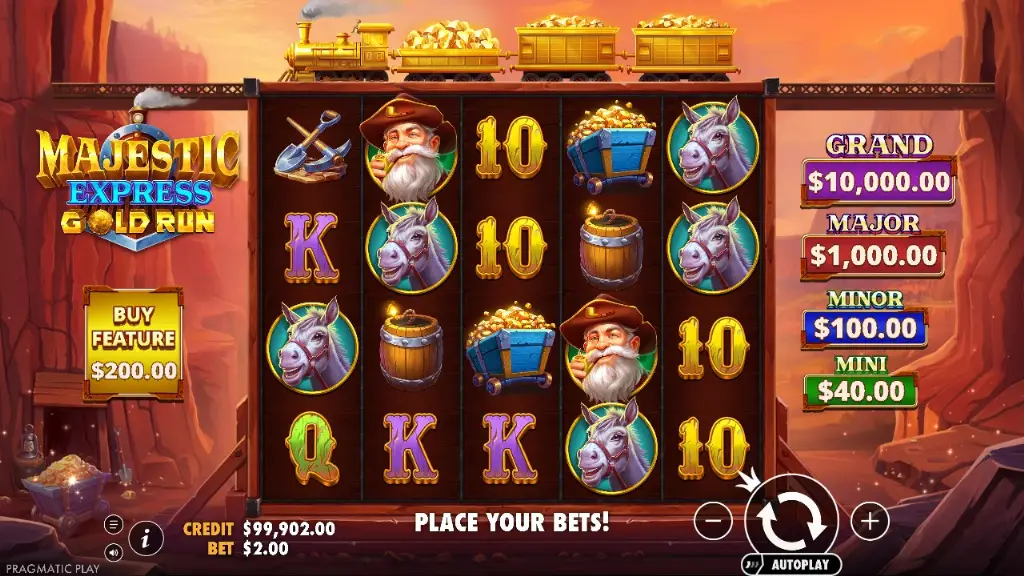Increase the bet with the plus button
The image size is (1024, 576).
(x=870, y=521)
